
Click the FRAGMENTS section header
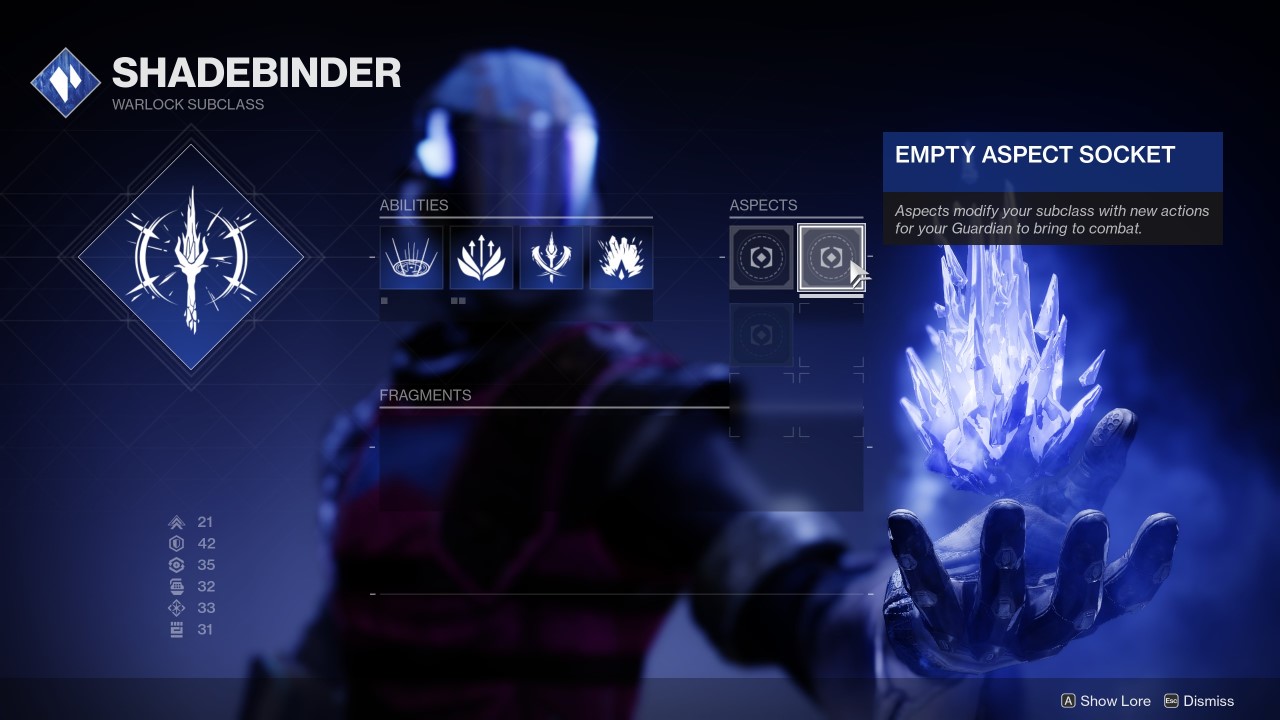(425, 395)
